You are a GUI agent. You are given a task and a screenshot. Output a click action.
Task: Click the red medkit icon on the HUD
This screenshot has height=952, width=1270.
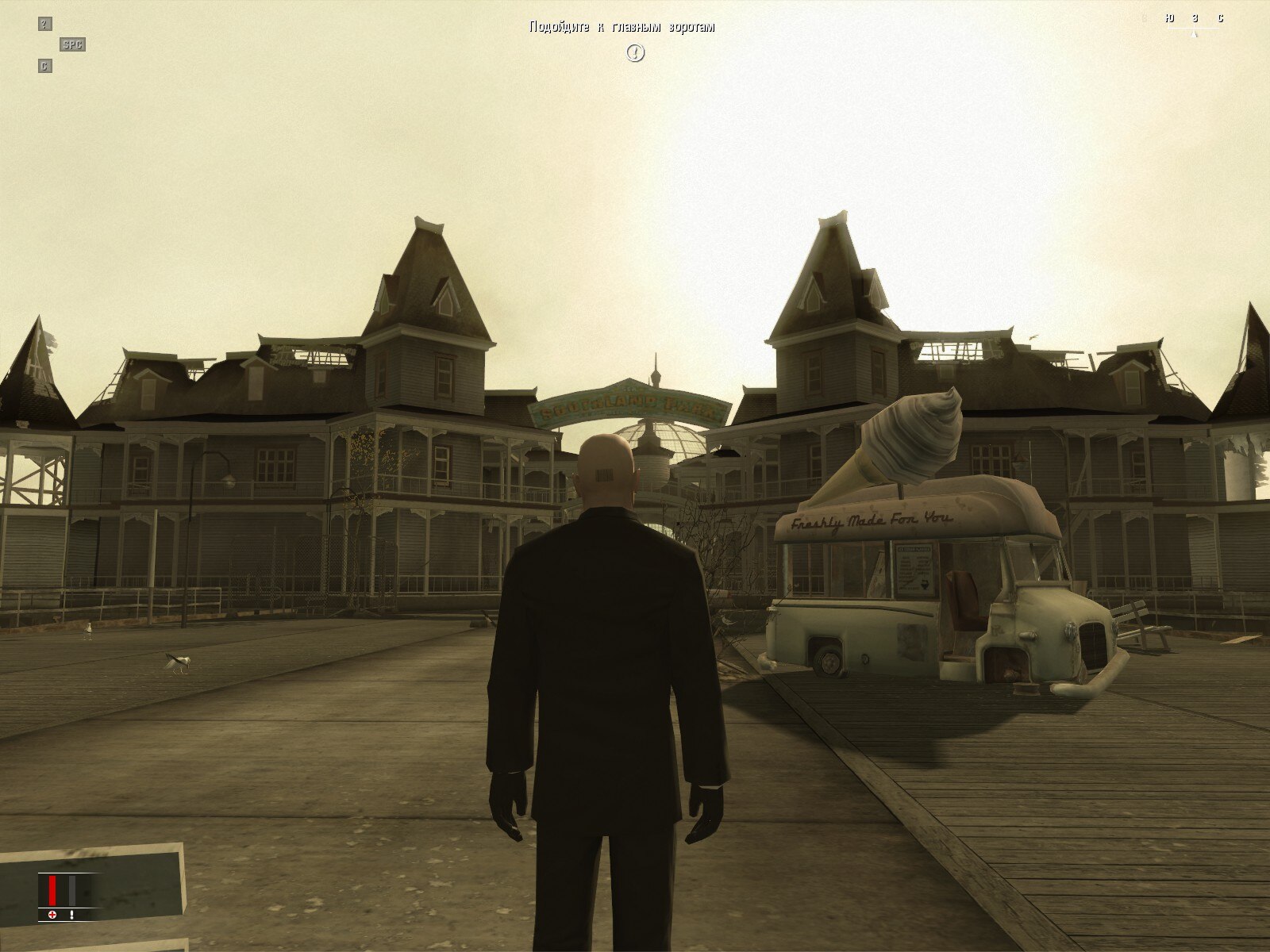[x=52, y=915]
